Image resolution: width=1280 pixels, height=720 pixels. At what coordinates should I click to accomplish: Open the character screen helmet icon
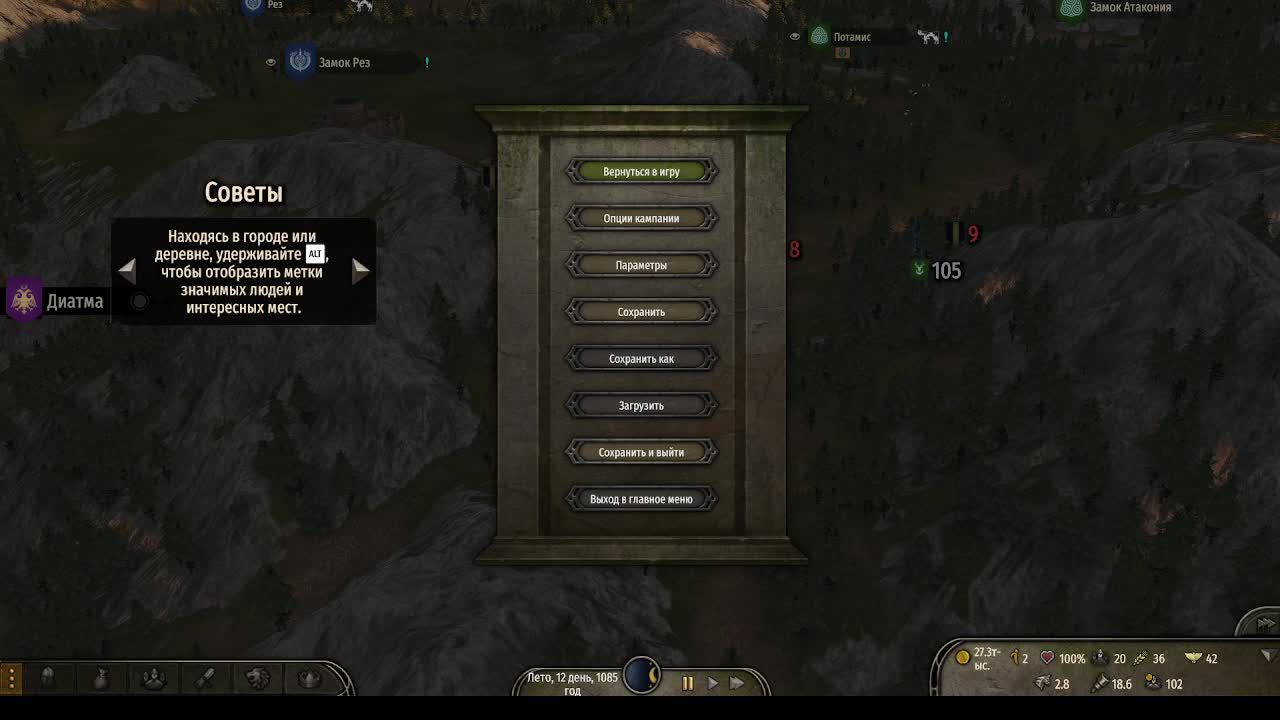(48, 678)
